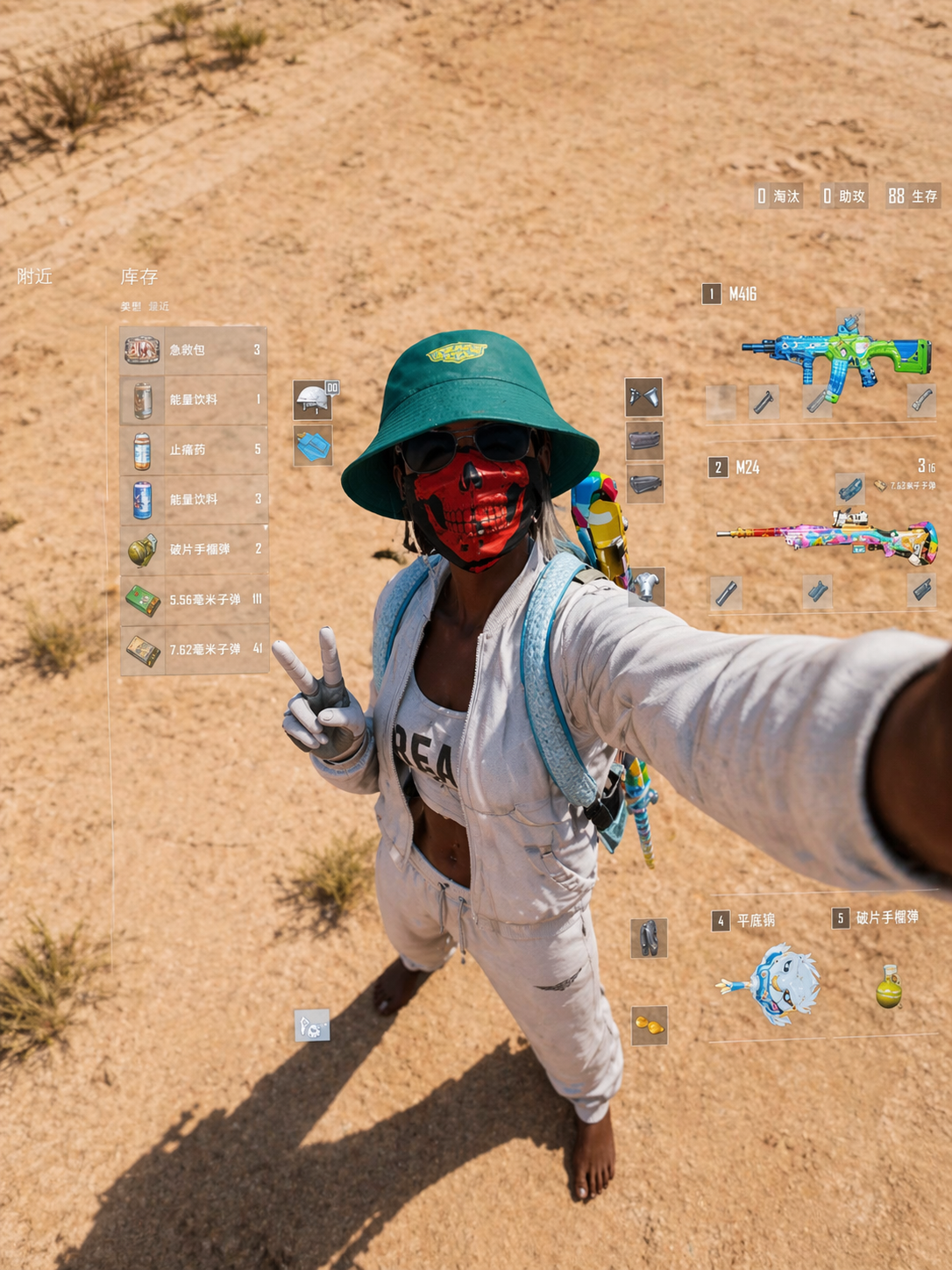Click the M416 stock attachment slot
This screenshot has height=1270, width=952.
pos(920,400)
